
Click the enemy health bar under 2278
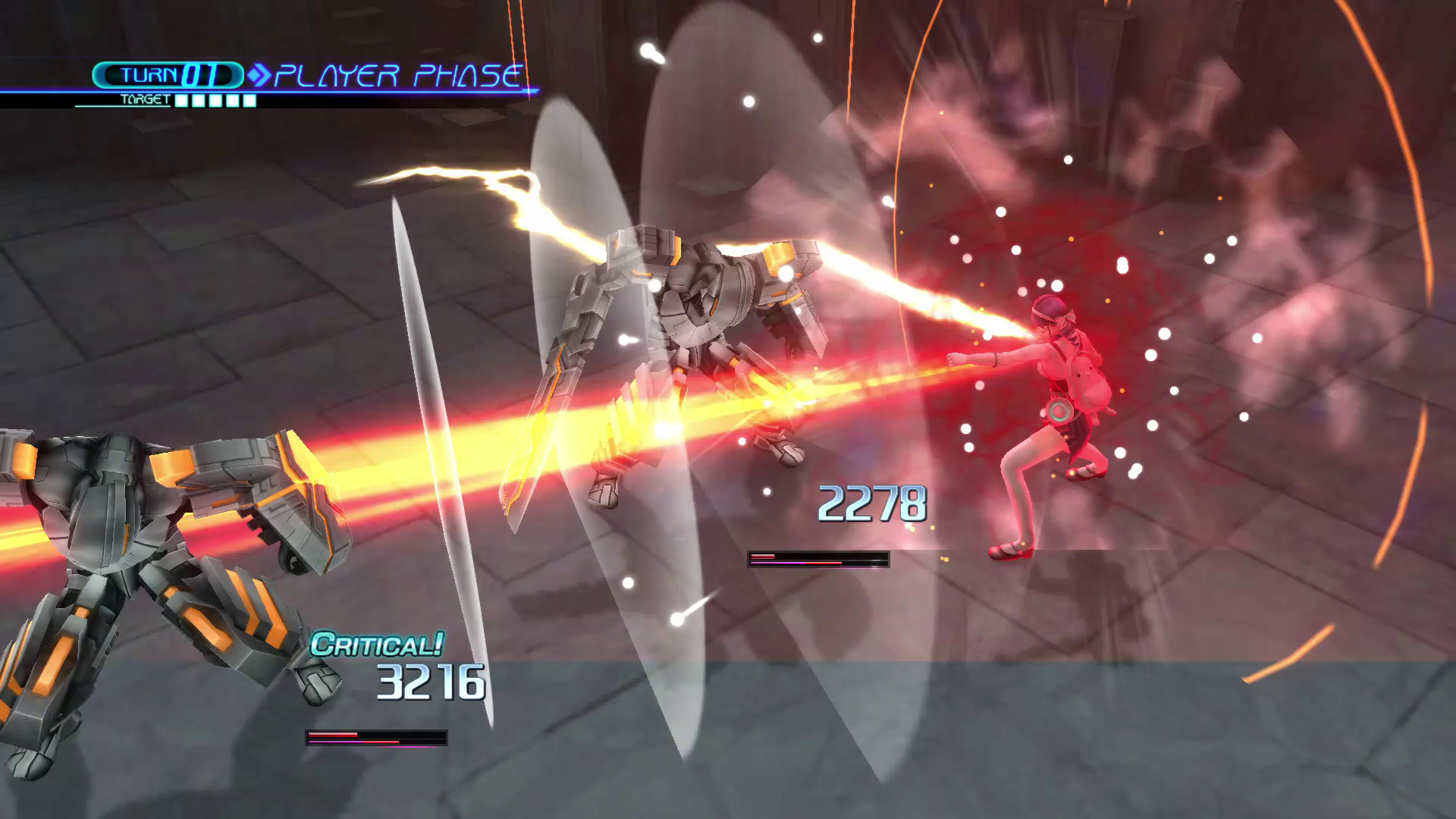coord(817,560)
